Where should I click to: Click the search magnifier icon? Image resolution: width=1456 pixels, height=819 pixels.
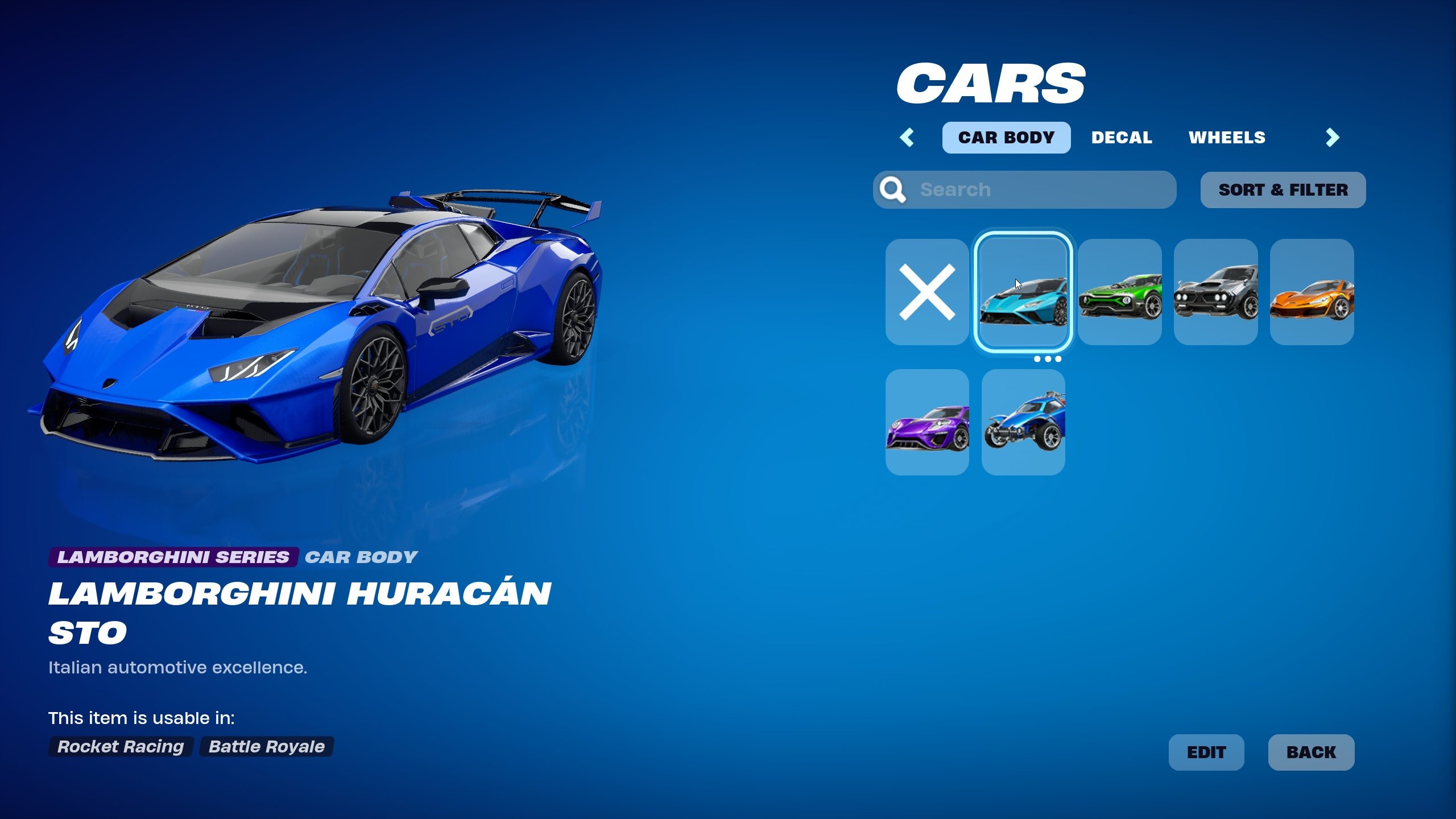[894, 189]
